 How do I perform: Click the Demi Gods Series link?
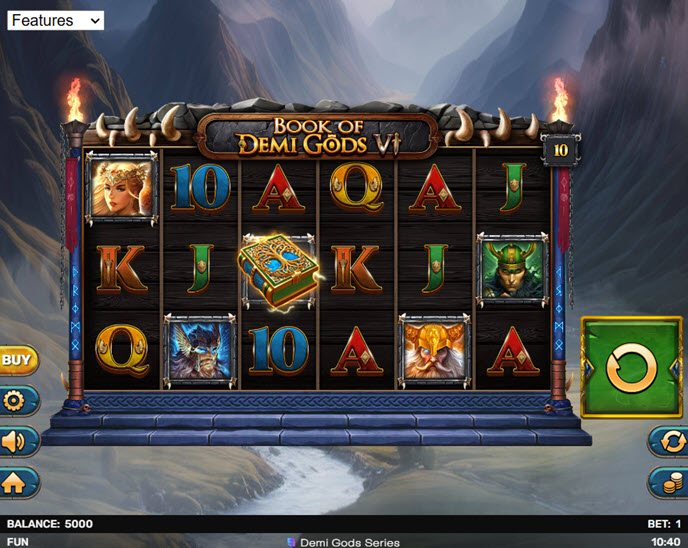coord(343,542)
